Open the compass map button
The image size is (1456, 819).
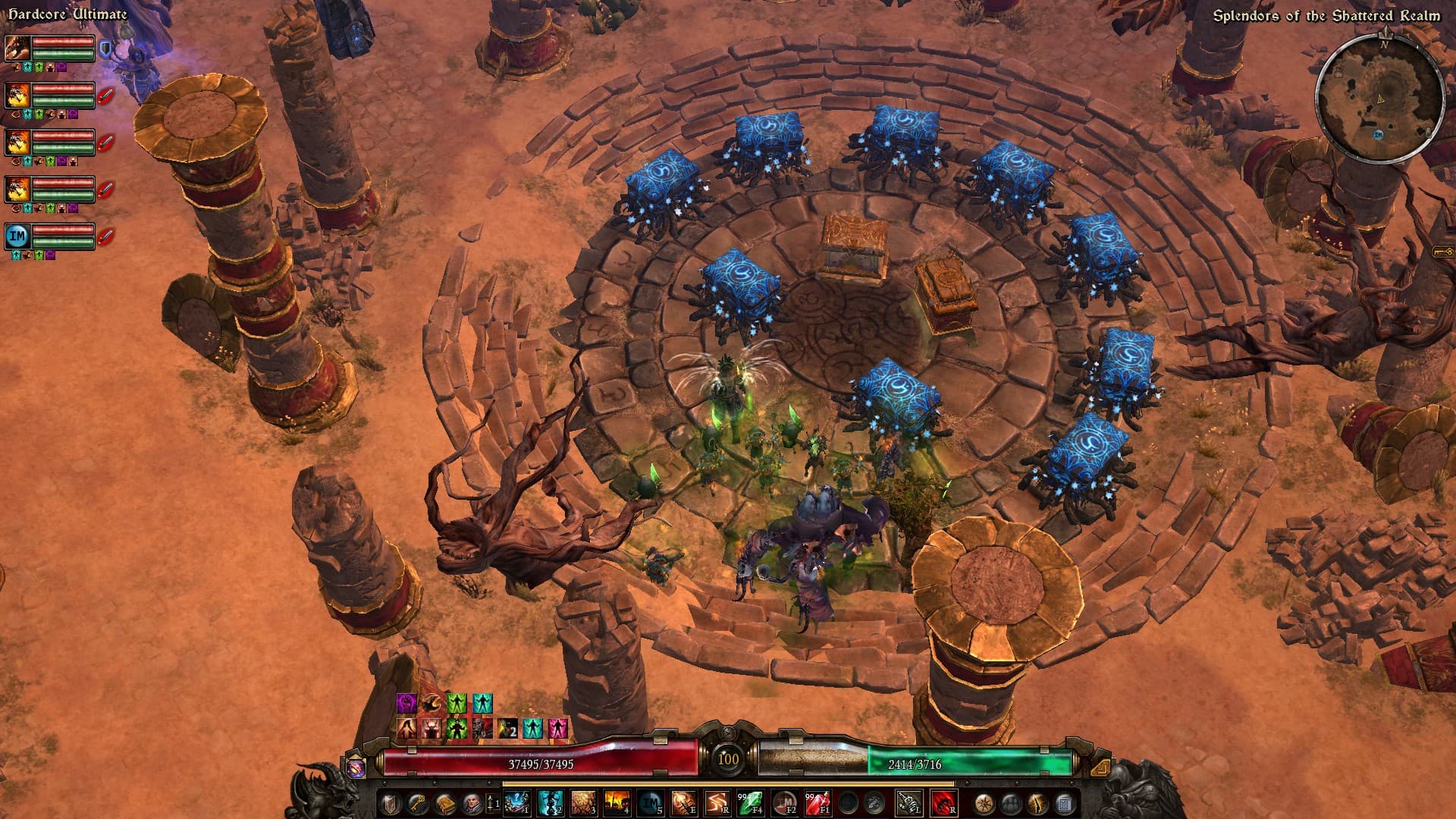(985, 803)
